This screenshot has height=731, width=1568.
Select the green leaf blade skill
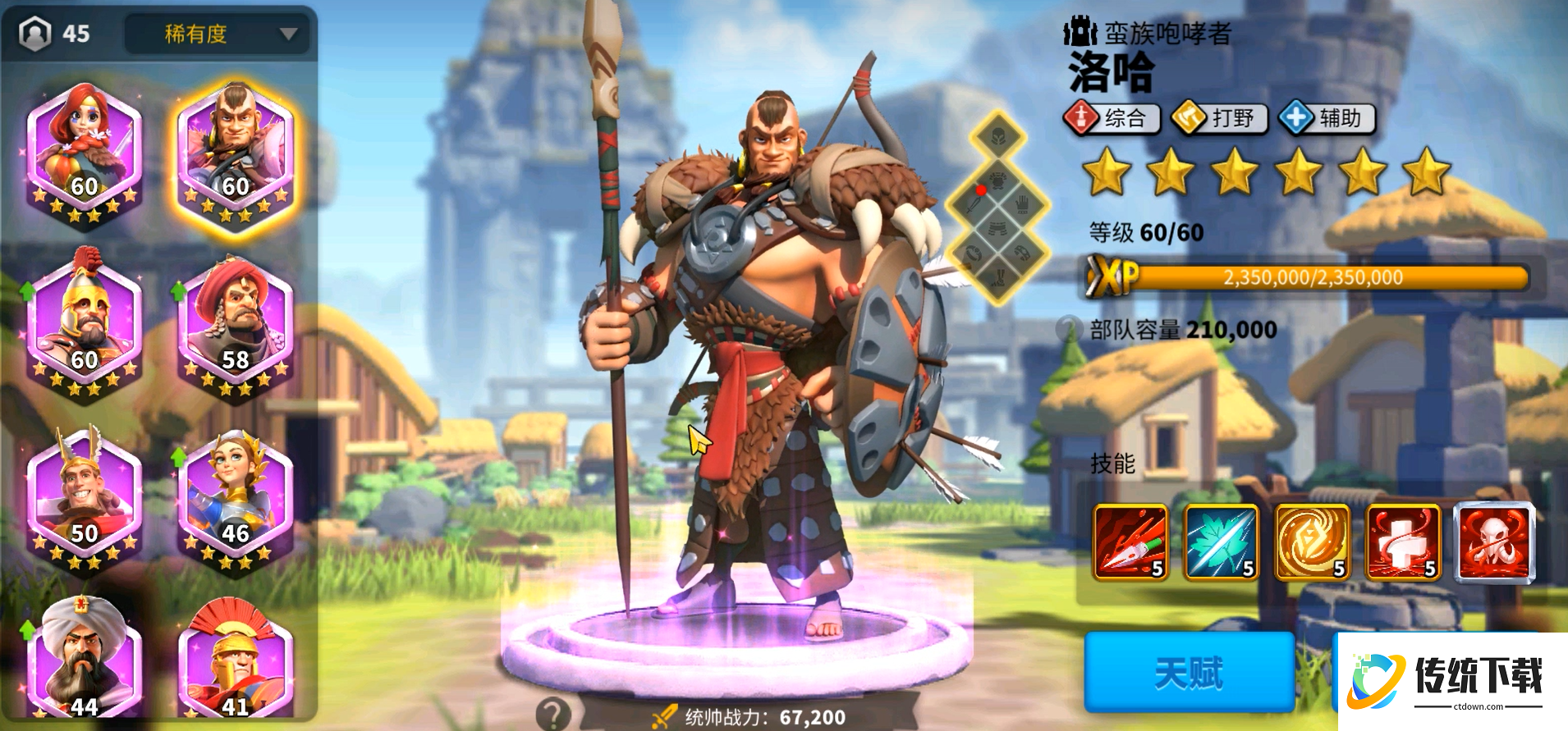point(1222,544)
